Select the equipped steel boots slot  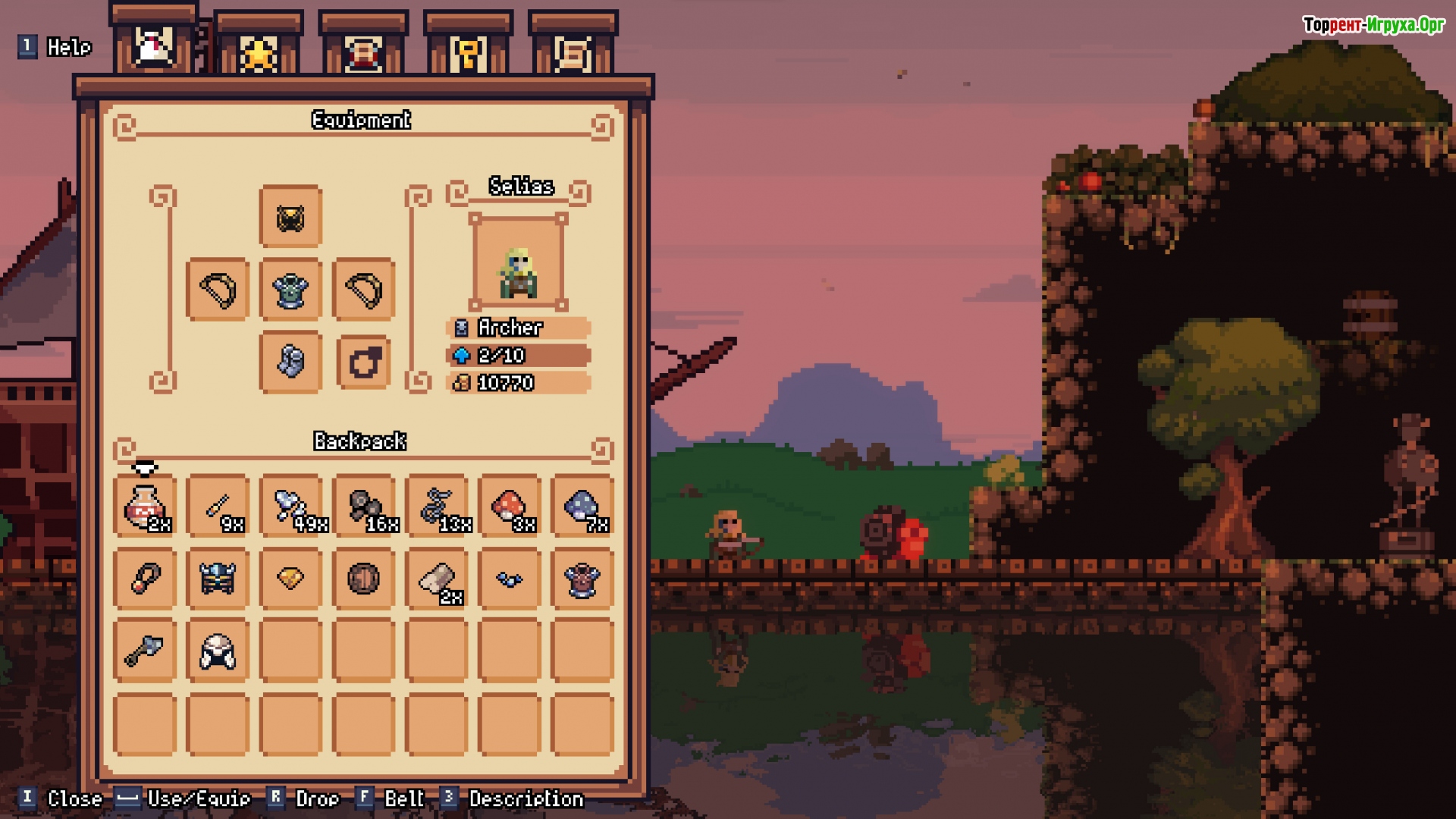[290, 362]
